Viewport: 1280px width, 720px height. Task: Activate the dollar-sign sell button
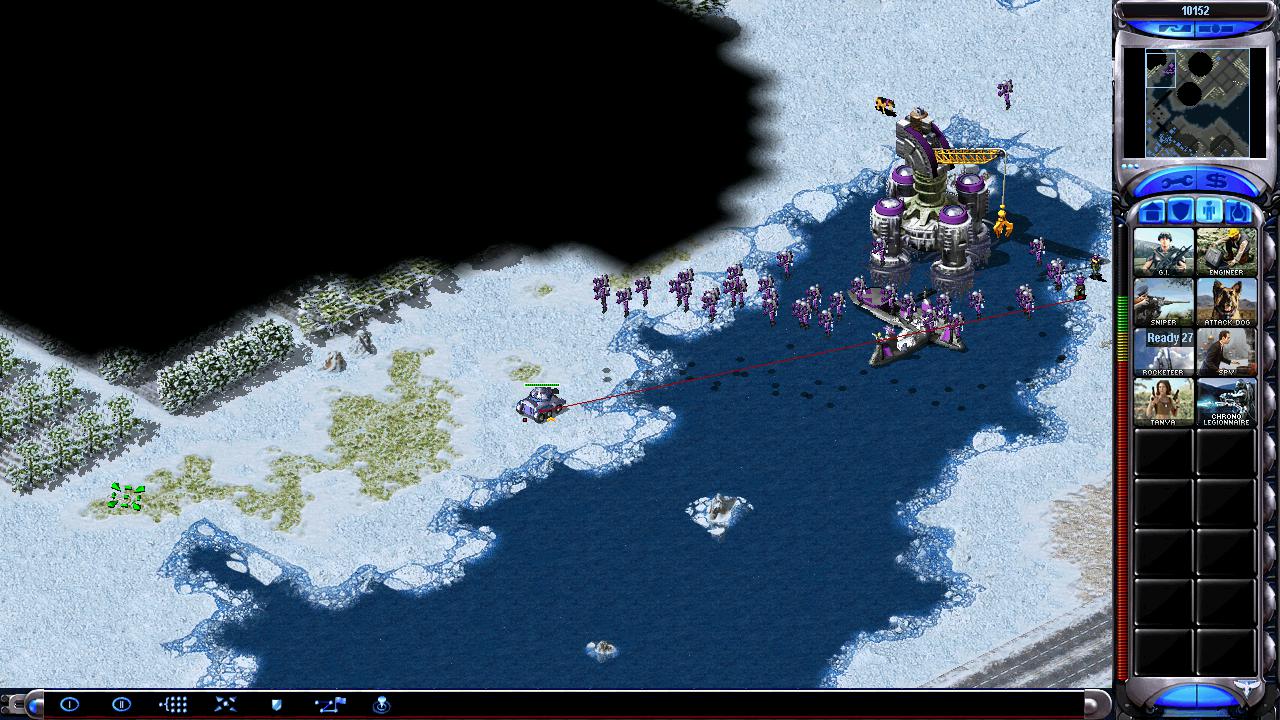[1217, 182]
